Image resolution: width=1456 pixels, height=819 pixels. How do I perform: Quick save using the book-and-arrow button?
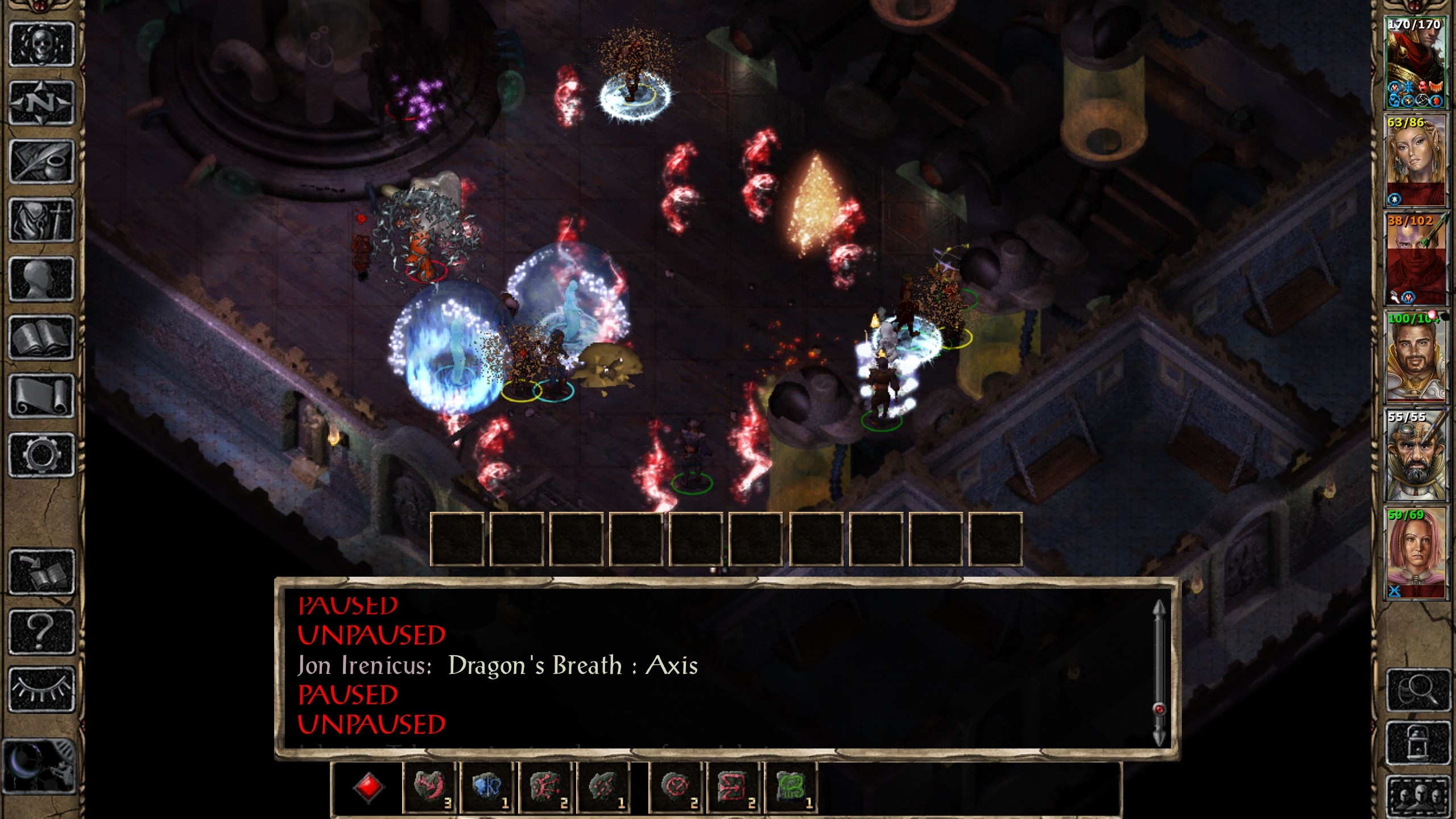pos(42,572)
